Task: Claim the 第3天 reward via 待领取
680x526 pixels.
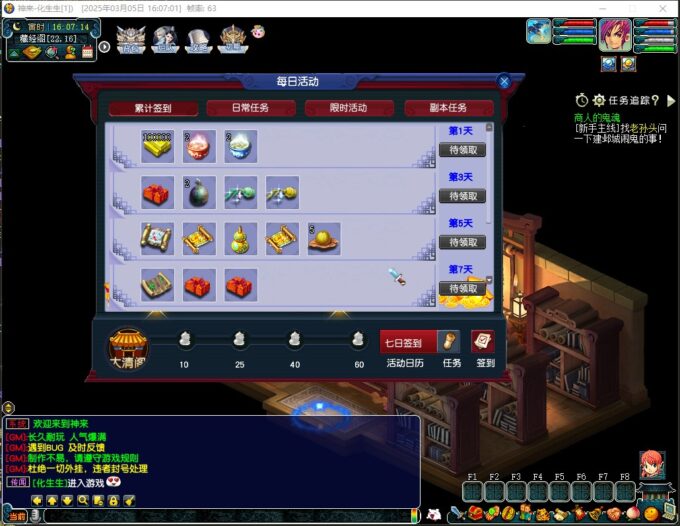Action: point(461,196)
